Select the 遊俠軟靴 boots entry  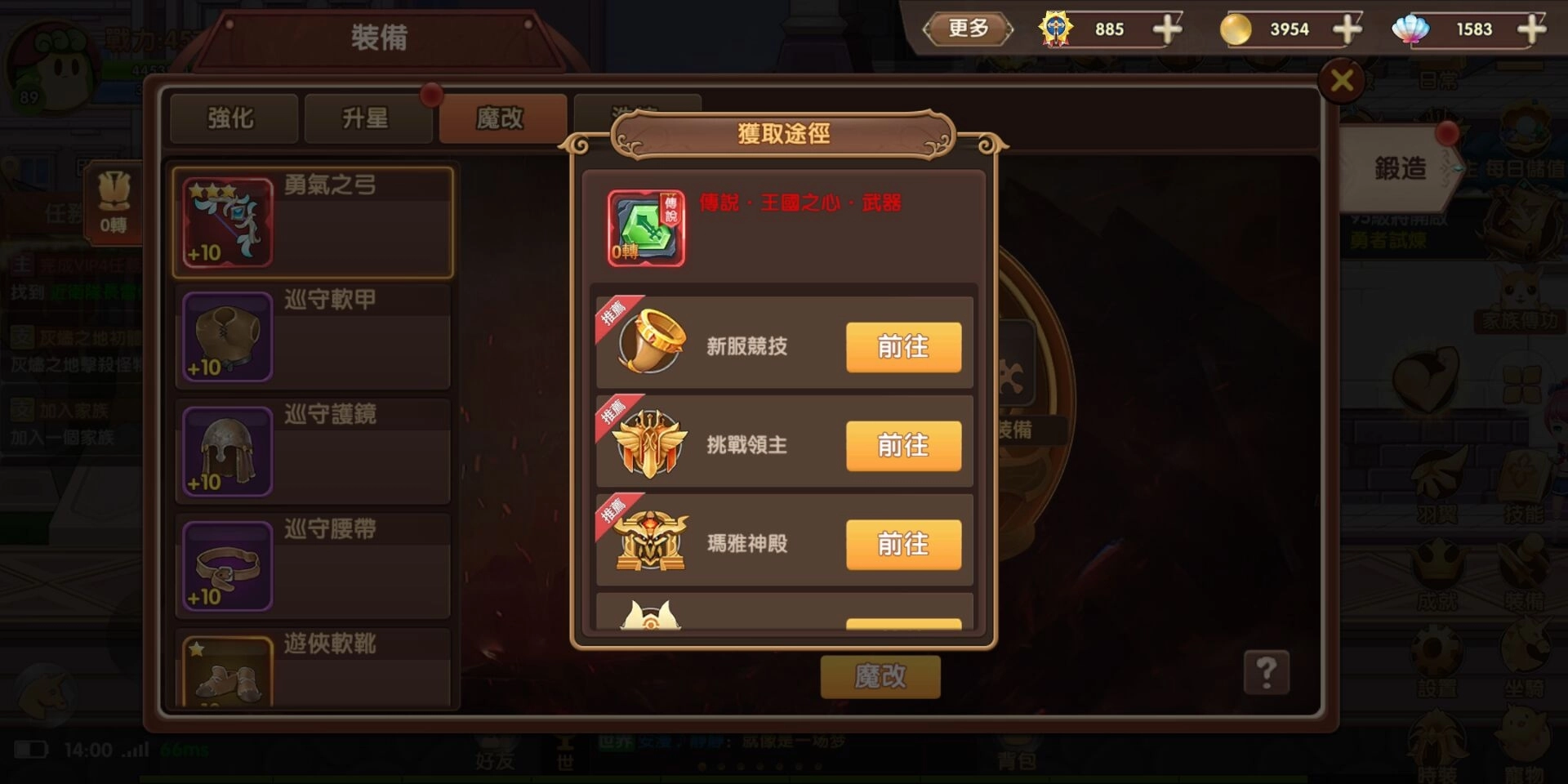pyautogui.click(x=312, y=668)
